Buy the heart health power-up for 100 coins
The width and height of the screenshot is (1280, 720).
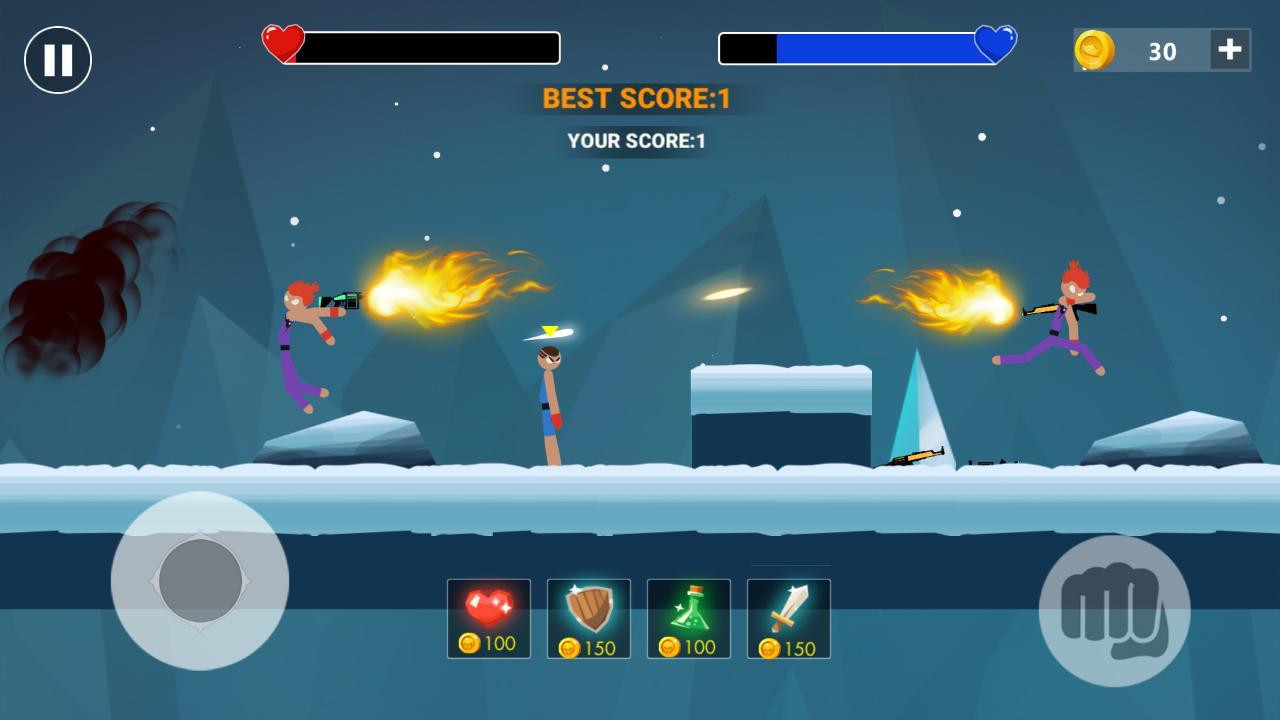[488, 617]
